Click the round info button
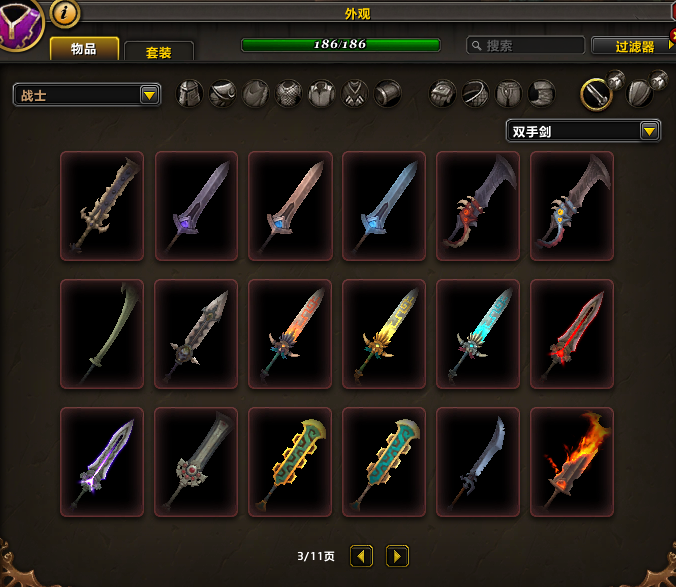 click(64, 12)
